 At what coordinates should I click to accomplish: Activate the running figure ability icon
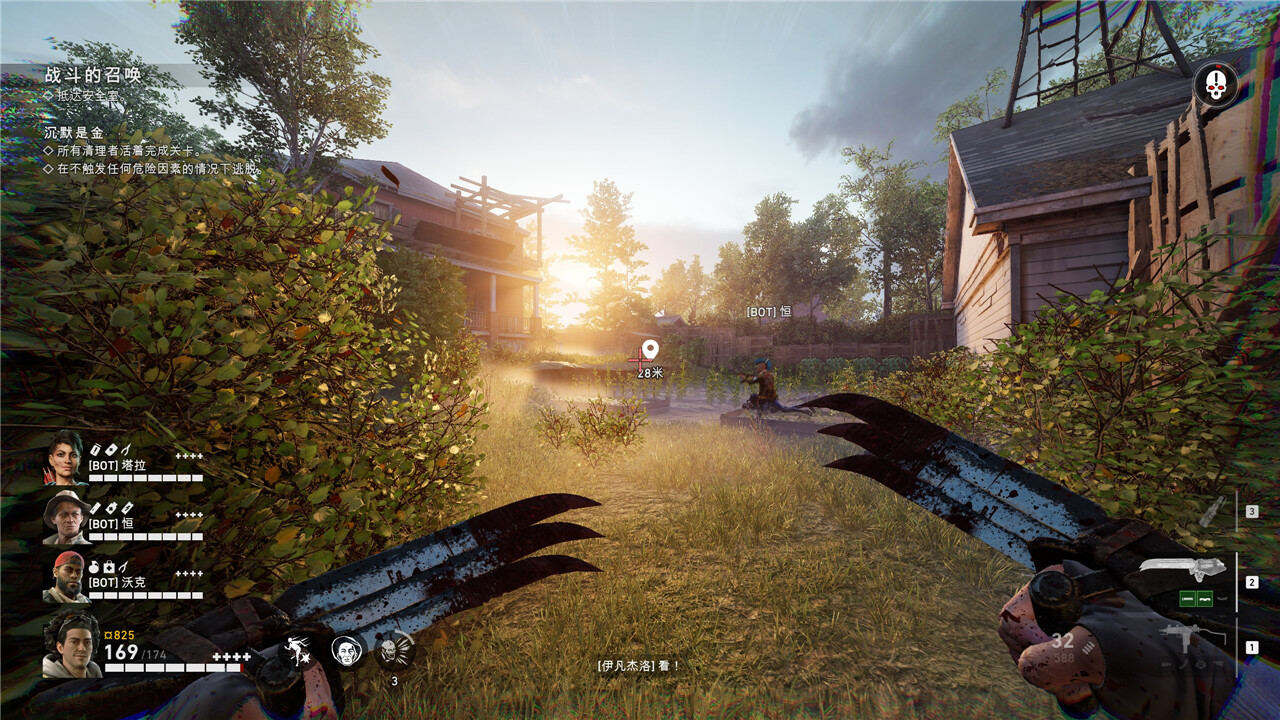[x=297, y=650]
